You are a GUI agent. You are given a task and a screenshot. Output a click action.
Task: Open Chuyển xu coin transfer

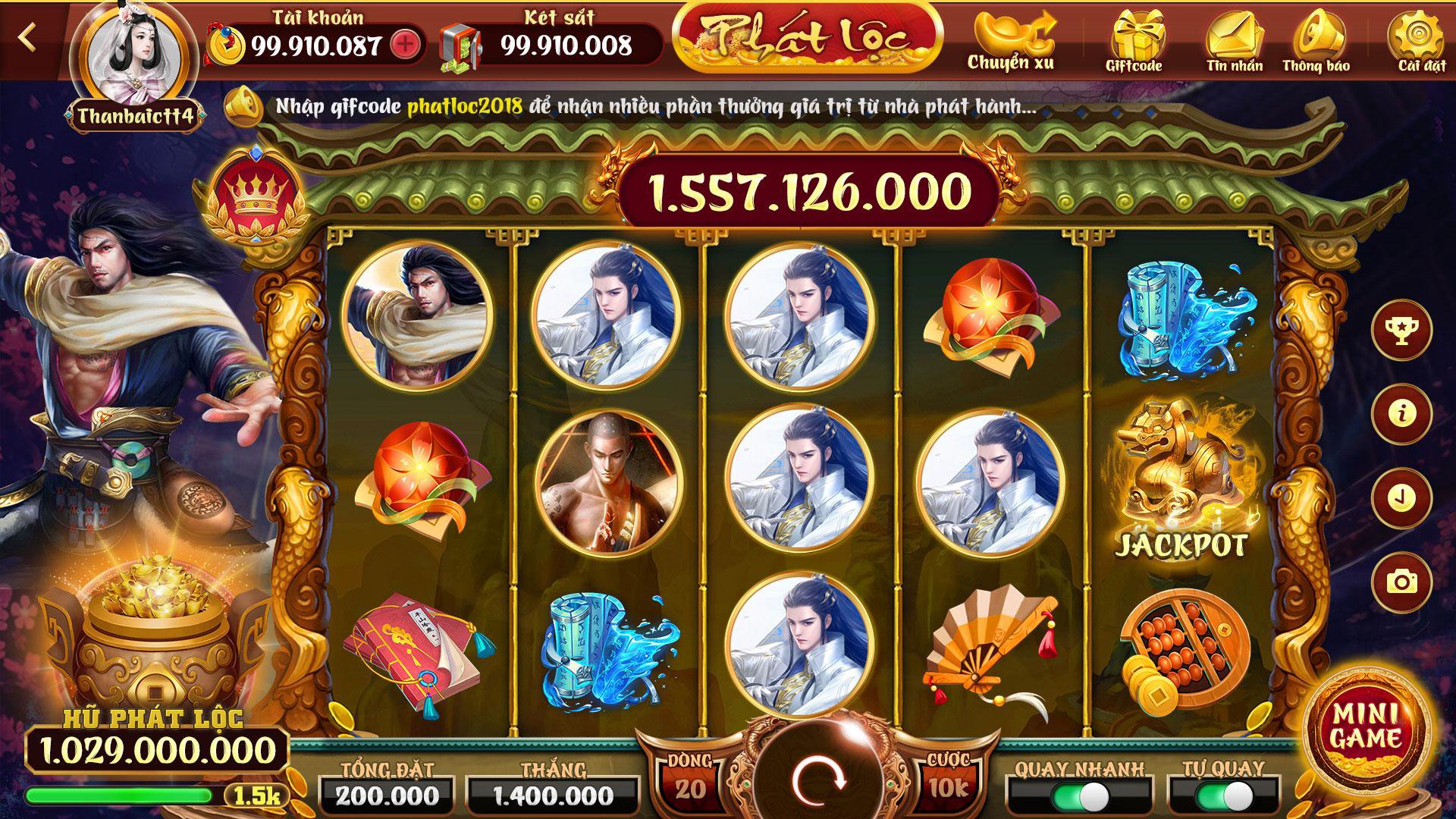(1014, 34)
